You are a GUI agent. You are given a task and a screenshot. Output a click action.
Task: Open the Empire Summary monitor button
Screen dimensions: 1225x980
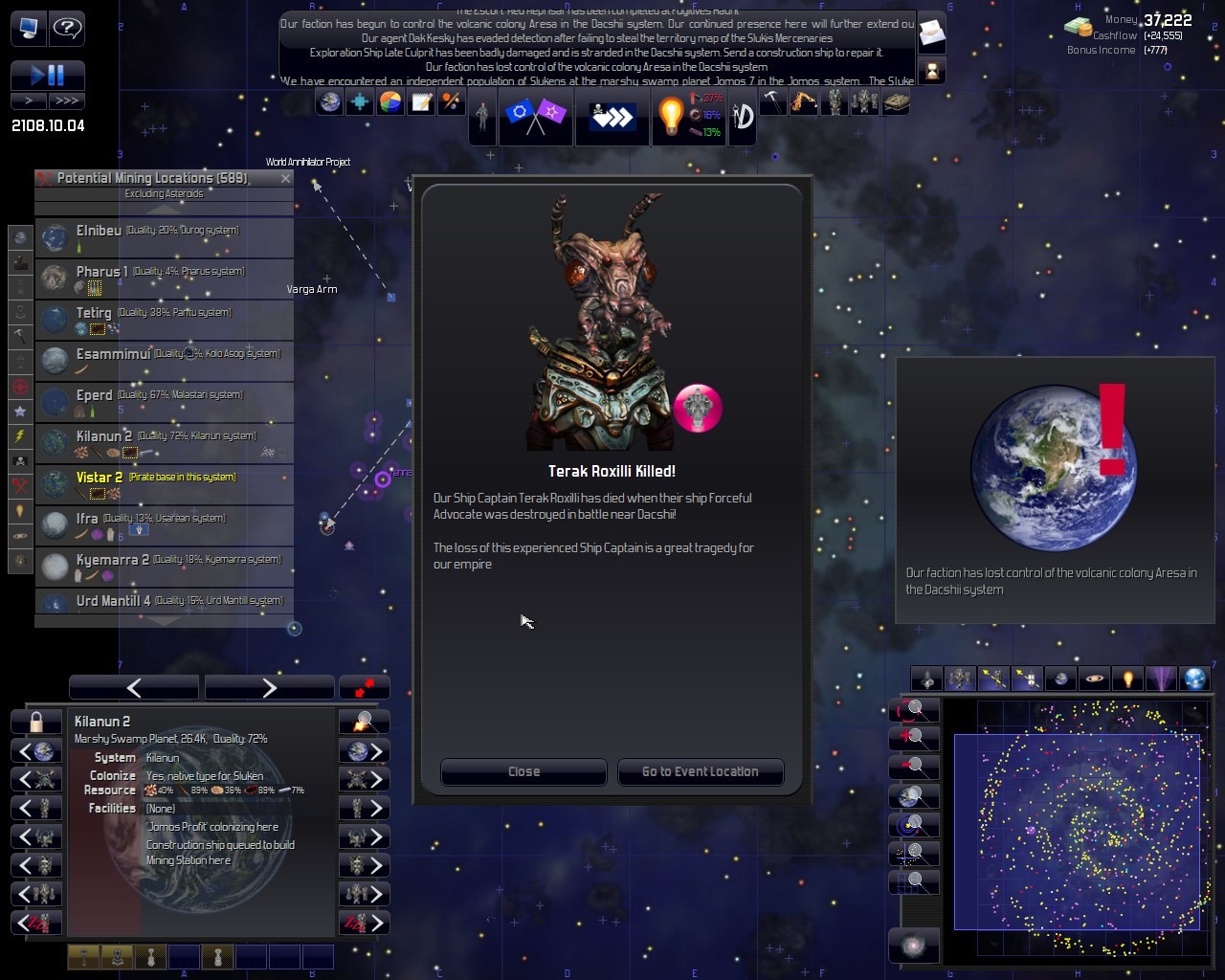coord(28,28)
